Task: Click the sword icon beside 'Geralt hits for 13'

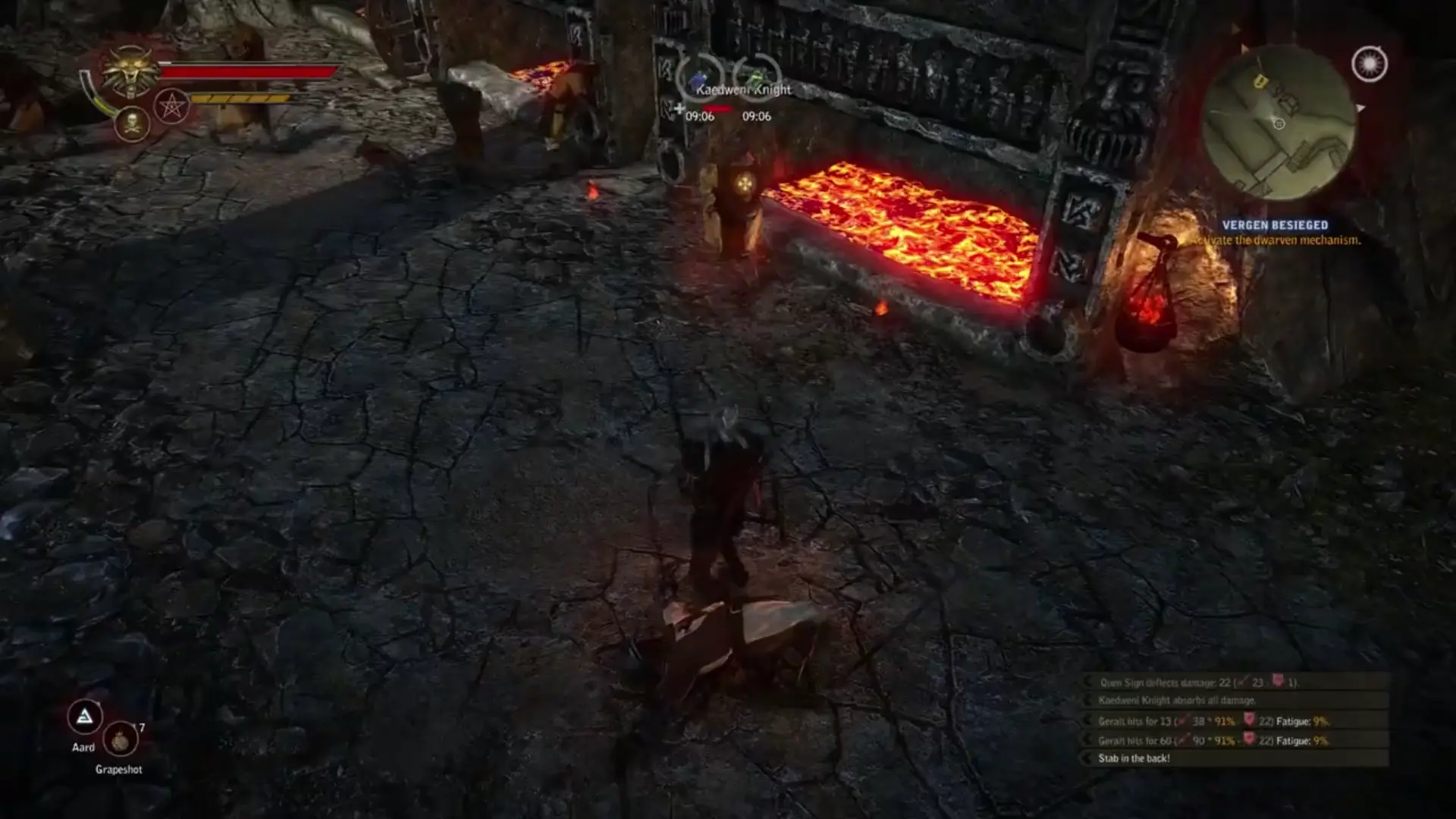Action: [x=1181, y=720]
